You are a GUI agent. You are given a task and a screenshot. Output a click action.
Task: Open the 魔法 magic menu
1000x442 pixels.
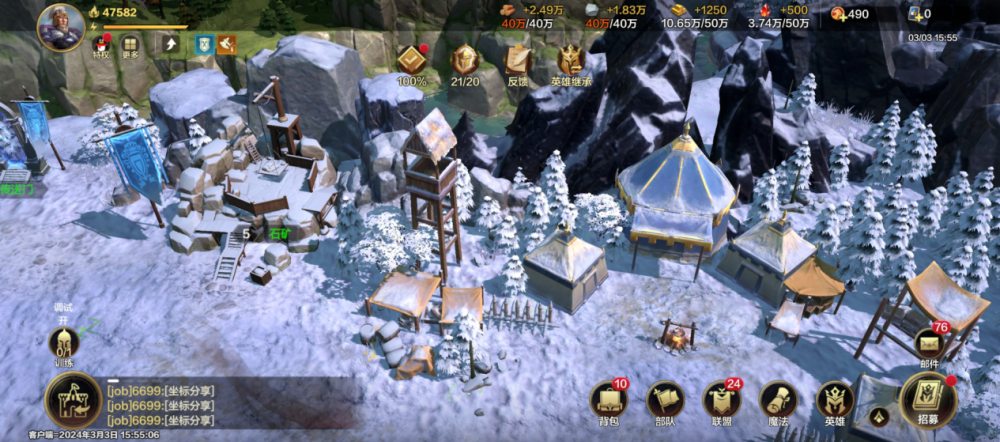(777, 402)
